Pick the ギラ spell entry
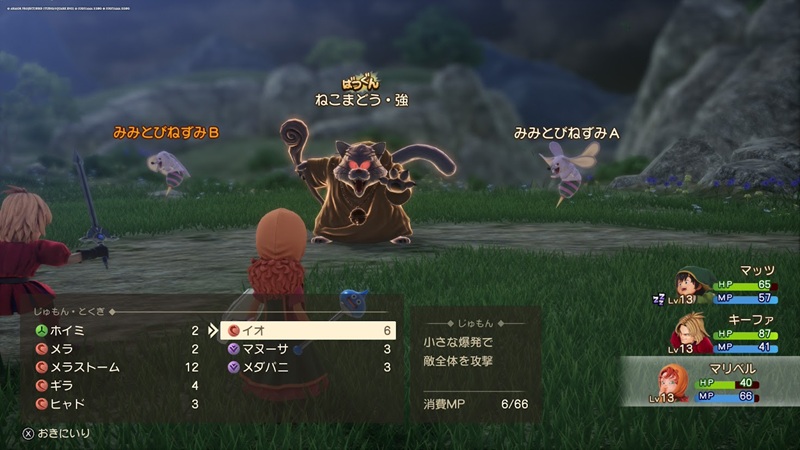 point(110,385)
